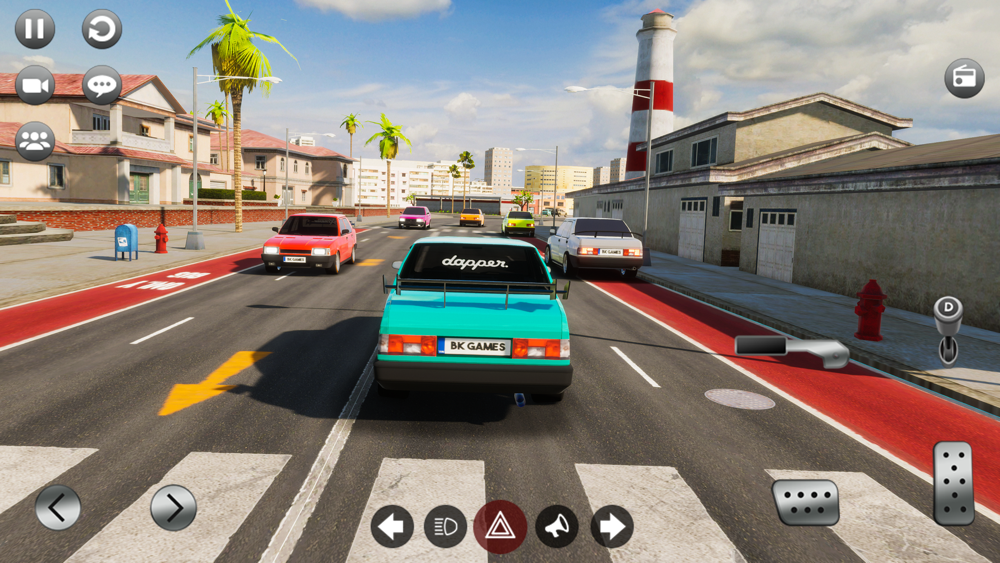
Task: Steer left with the round arrow
Action: [x=58, y=508]
